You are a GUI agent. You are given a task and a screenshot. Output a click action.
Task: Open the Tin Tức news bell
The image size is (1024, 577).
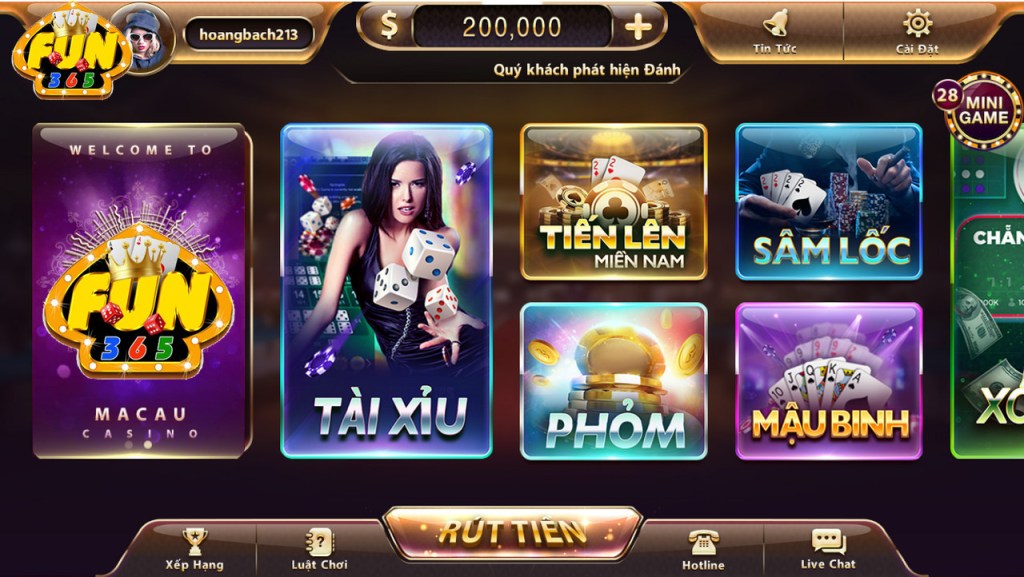pyautogui.click(x=775, y=30)
